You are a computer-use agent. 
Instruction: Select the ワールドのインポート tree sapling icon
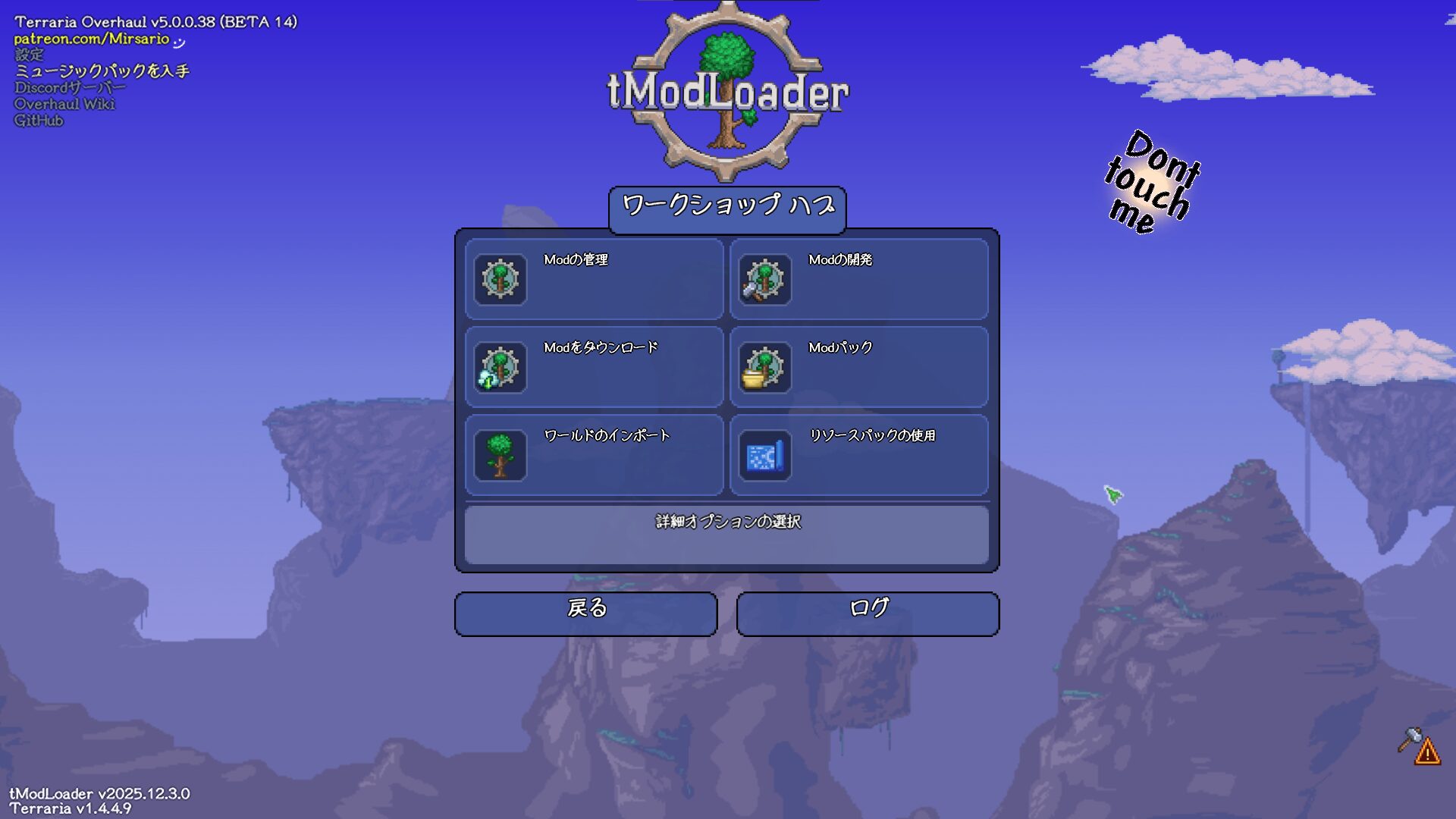tap(498, 455)
